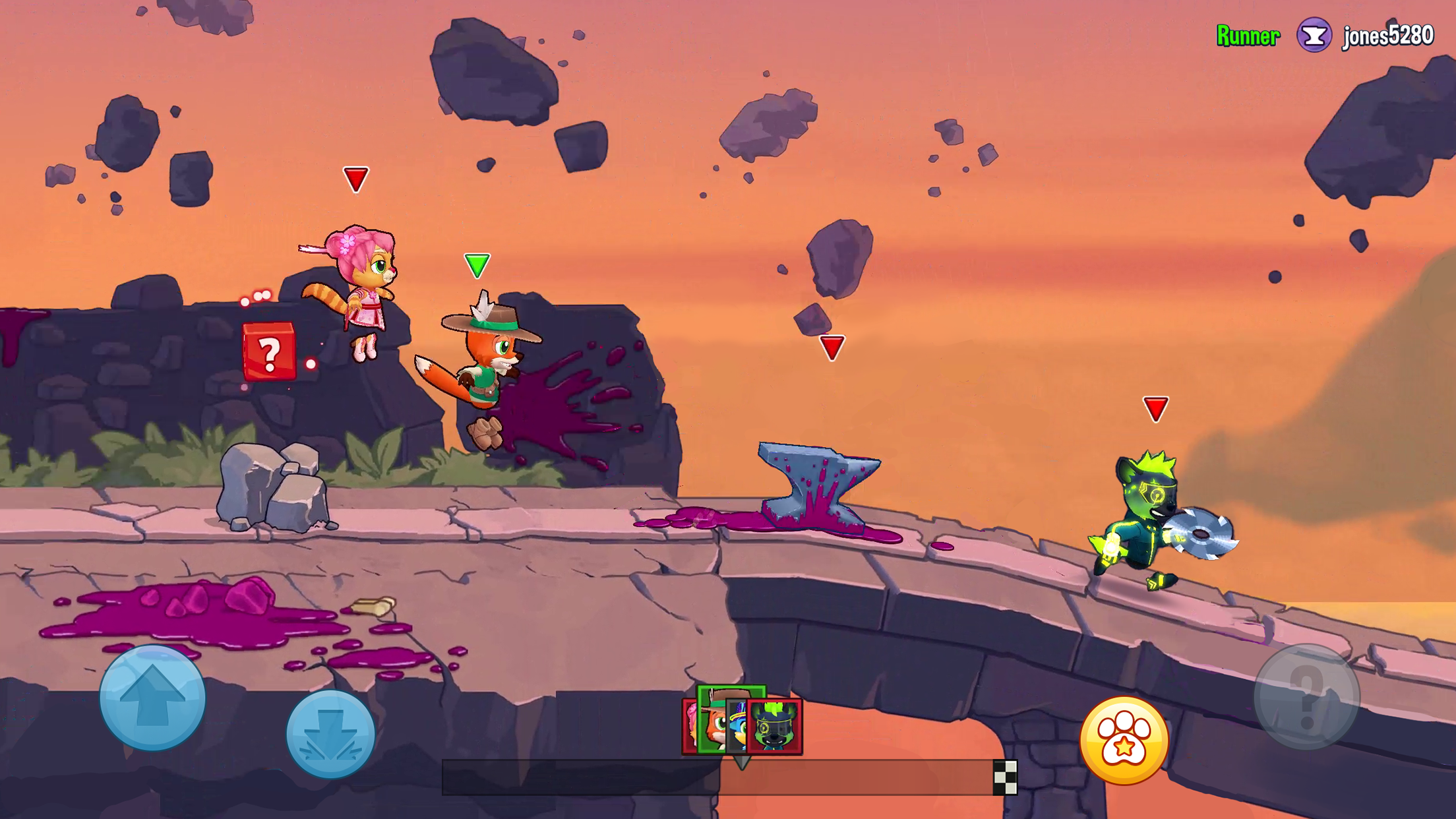Click the red arrow above the neon wolf
Image resolution: width=1456 pixels, height=819 pixels.
(x=1155, y=408)
